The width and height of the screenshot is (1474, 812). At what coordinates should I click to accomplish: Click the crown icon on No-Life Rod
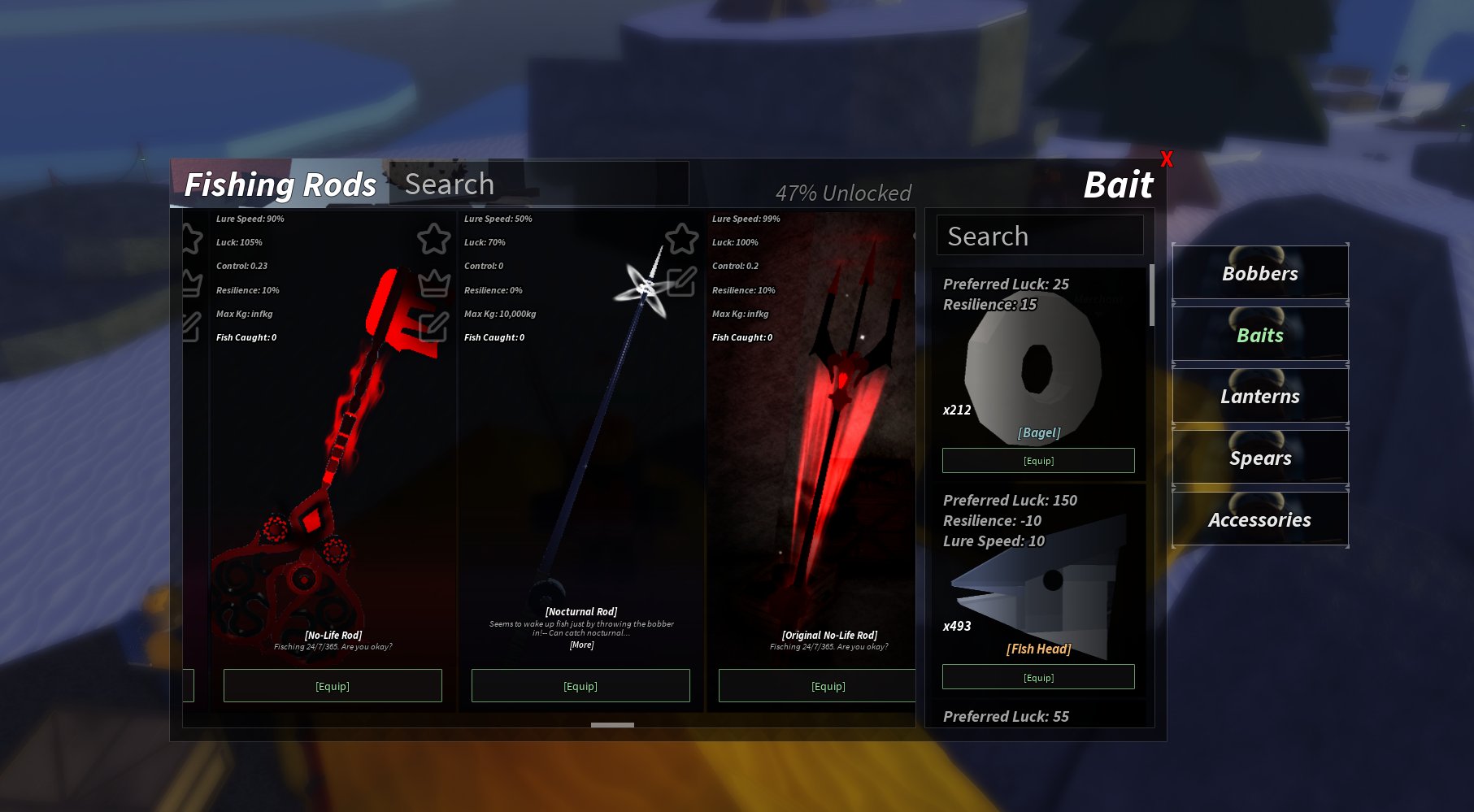coord(434,283)
